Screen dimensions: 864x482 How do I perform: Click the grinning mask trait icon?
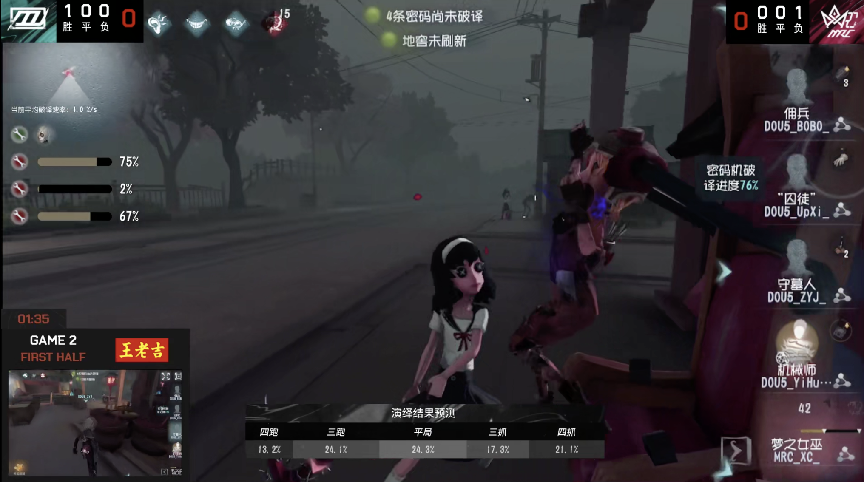coord(198,21)
